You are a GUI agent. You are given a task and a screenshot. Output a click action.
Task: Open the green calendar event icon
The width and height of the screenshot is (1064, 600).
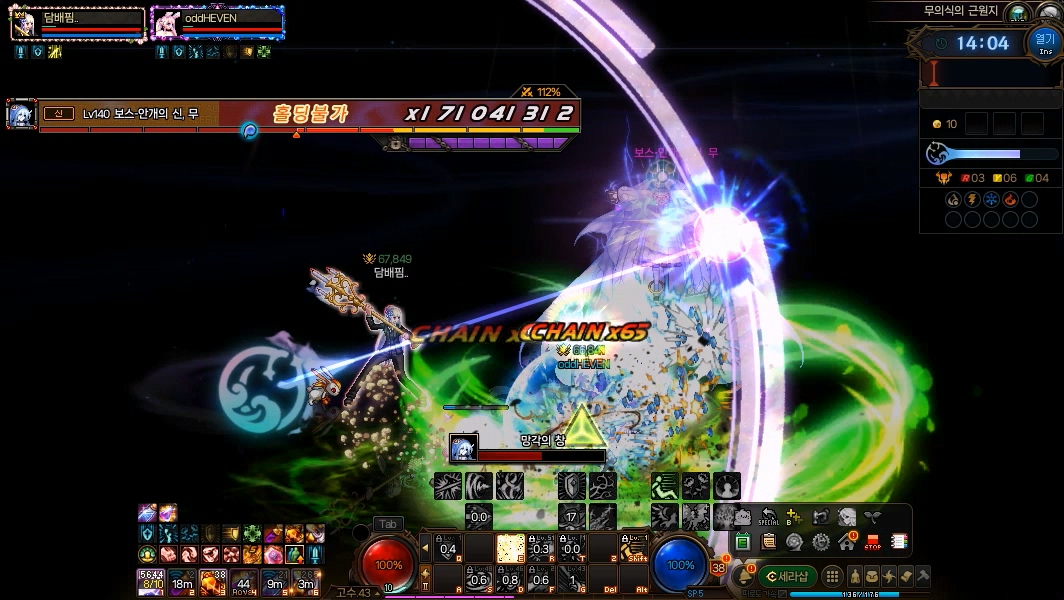pos(743,542)
